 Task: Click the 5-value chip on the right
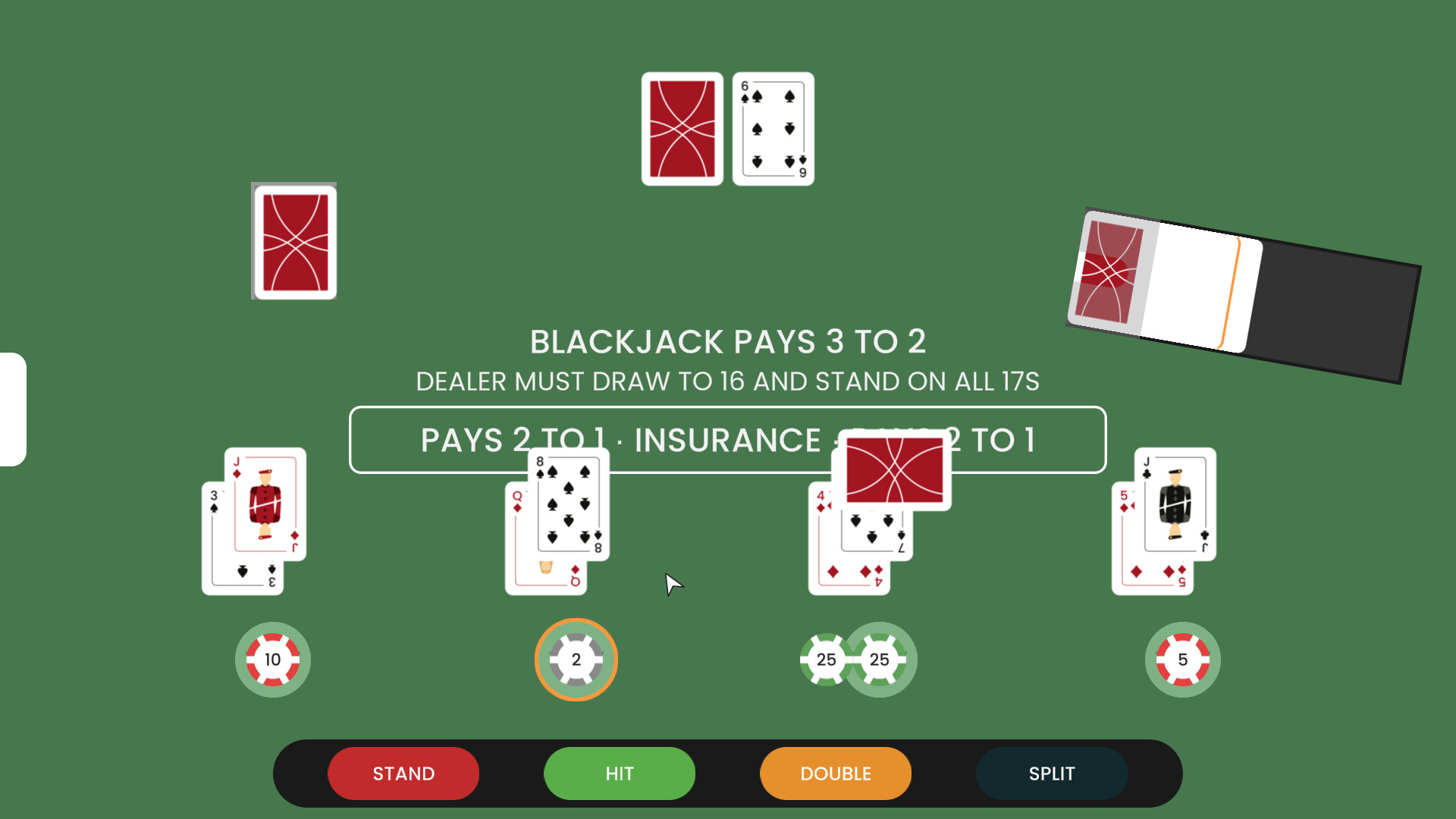1182,660
